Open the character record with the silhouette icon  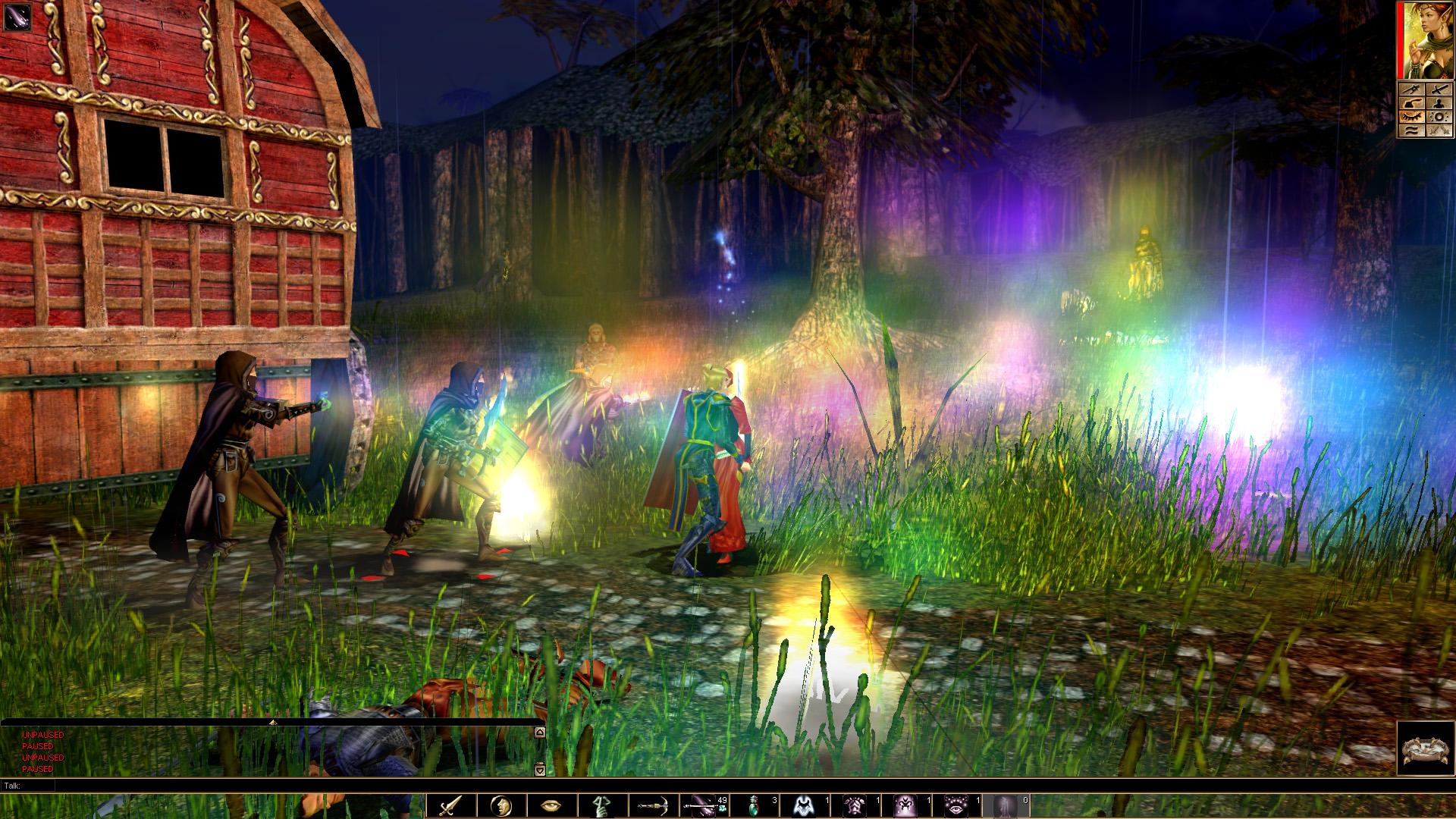1439,104
